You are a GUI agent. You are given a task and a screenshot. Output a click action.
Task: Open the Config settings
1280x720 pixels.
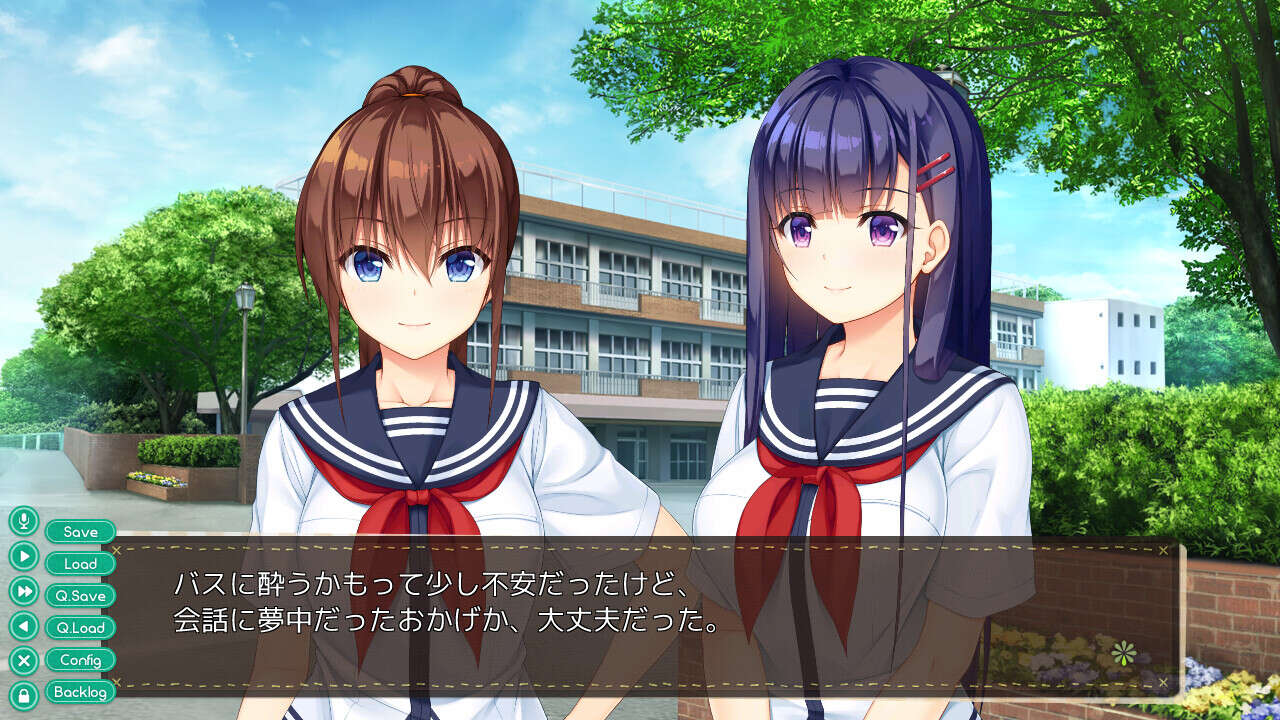pos(80,660)
